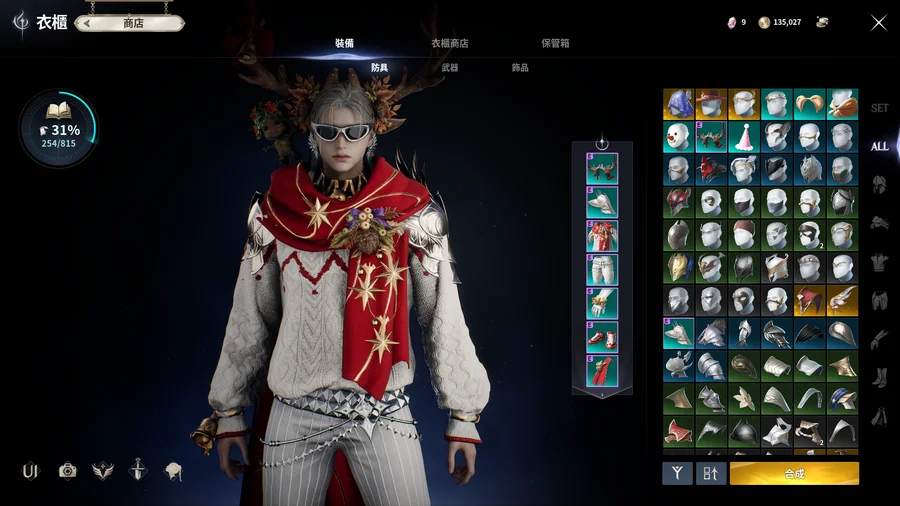Screen dimensions: 900x506
Task: Toggle the UI visibility icon
Action: coord(30,470)
